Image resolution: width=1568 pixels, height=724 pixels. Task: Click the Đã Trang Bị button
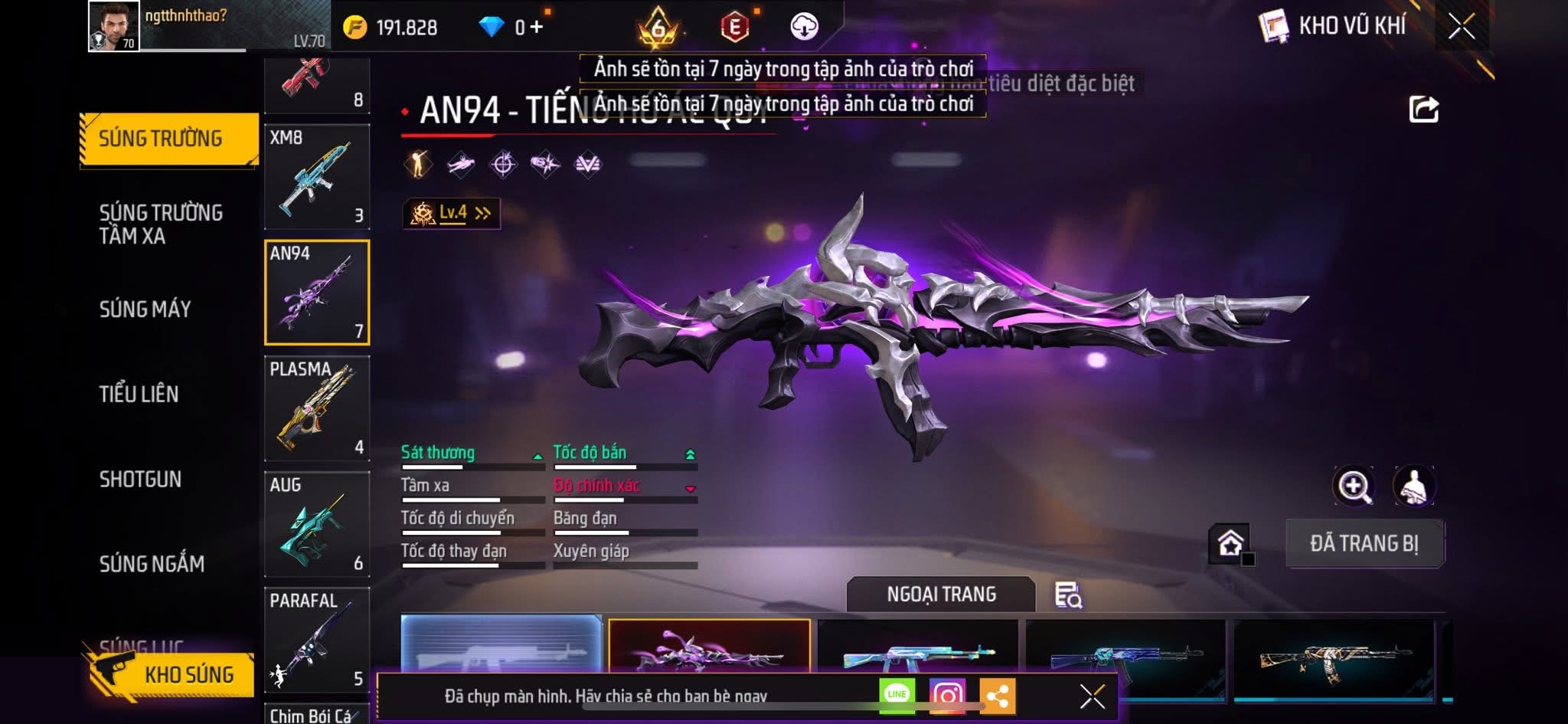point(1364,543)
